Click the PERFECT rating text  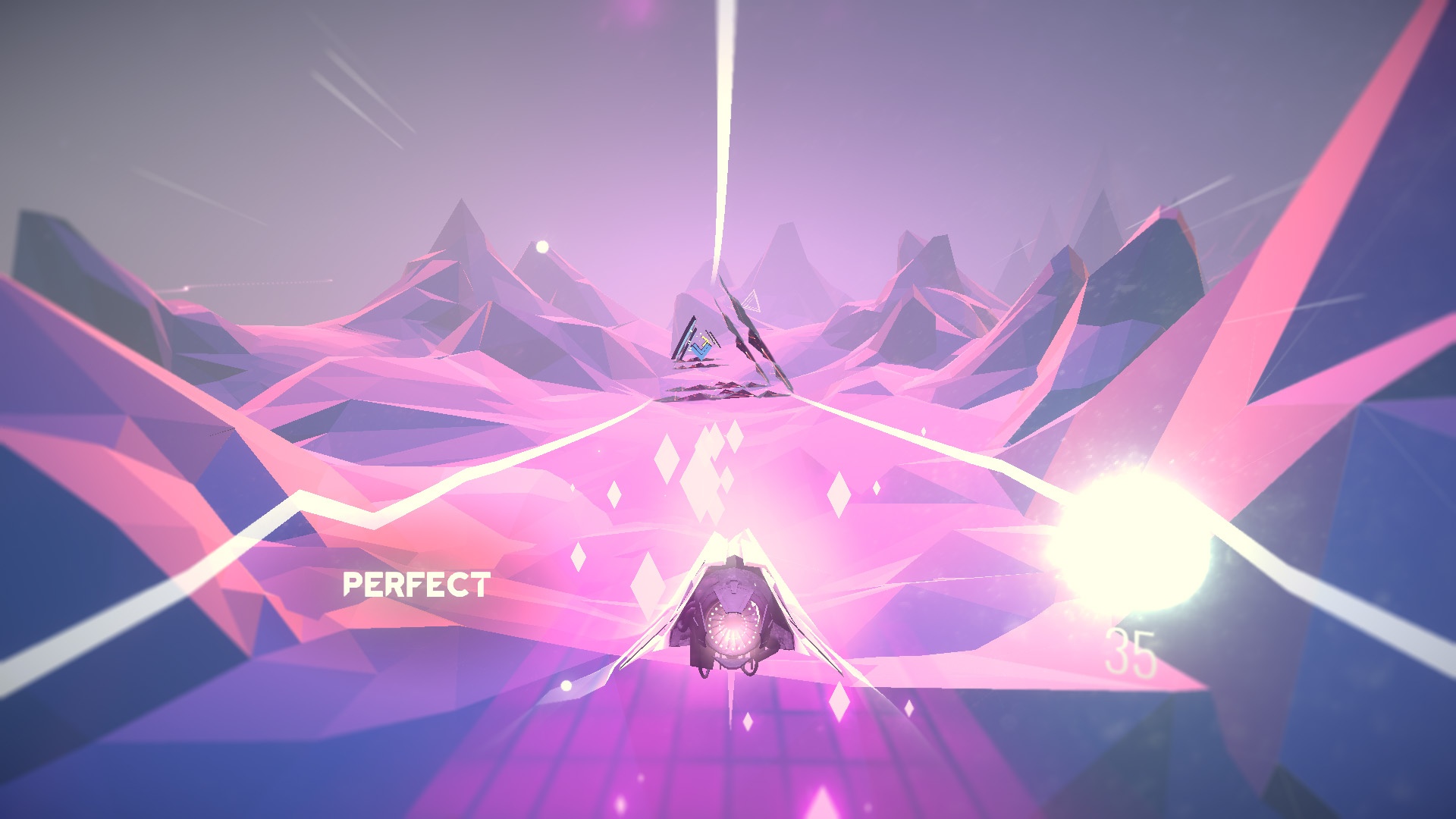click(418, 585)
